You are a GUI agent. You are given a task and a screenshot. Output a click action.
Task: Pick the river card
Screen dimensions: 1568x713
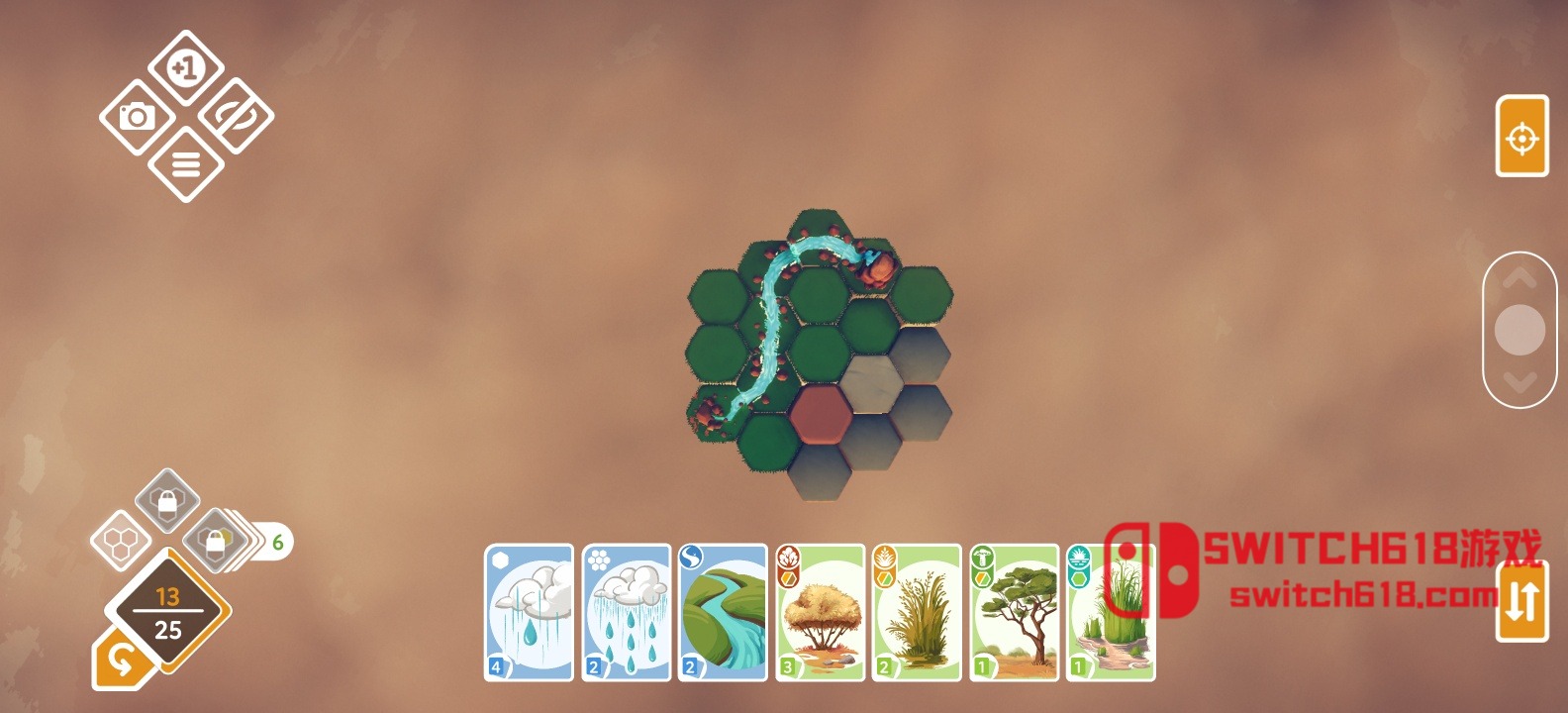[723, 612]
